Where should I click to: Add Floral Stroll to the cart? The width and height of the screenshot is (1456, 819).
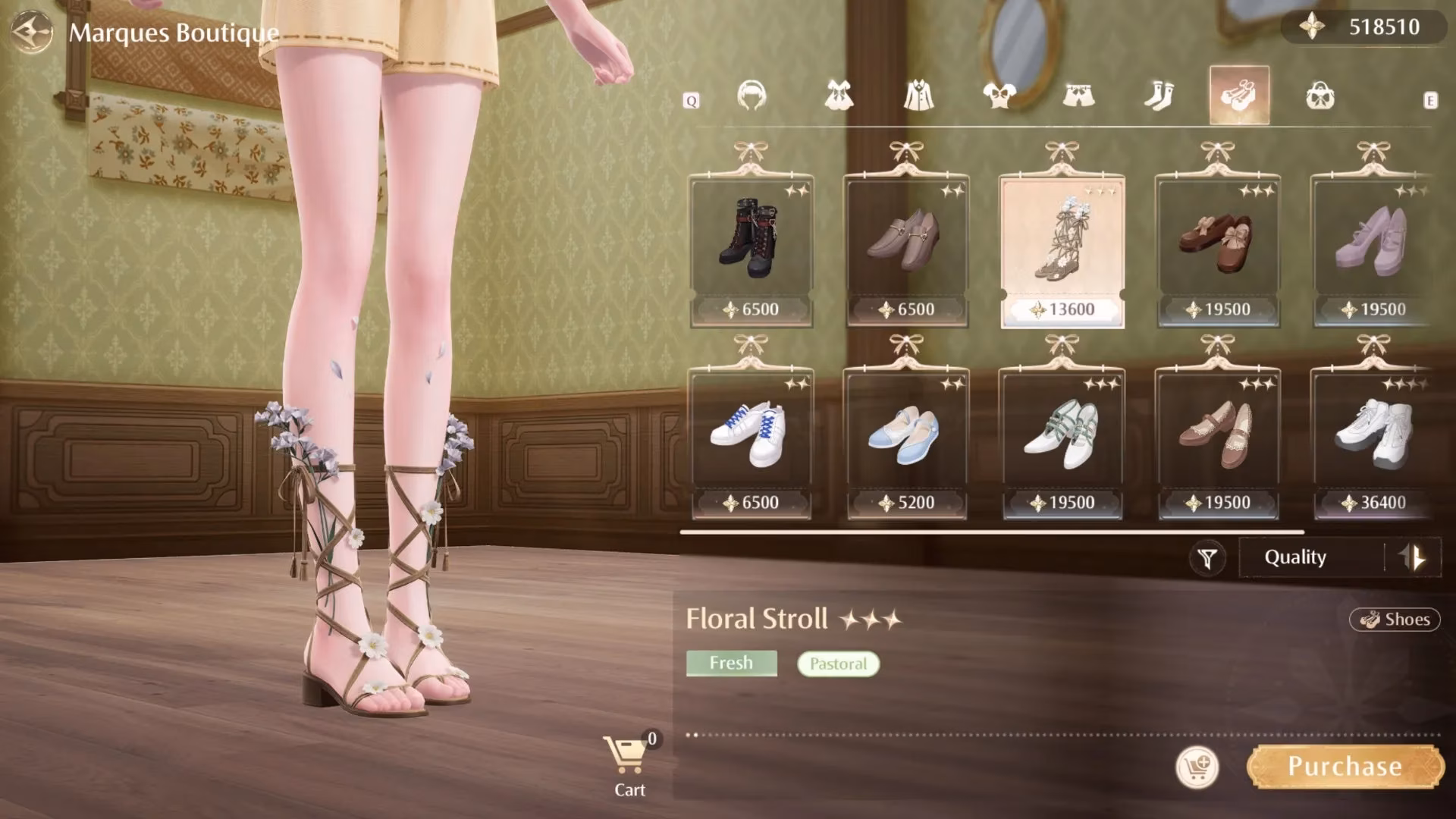(x=1197, y=767)
